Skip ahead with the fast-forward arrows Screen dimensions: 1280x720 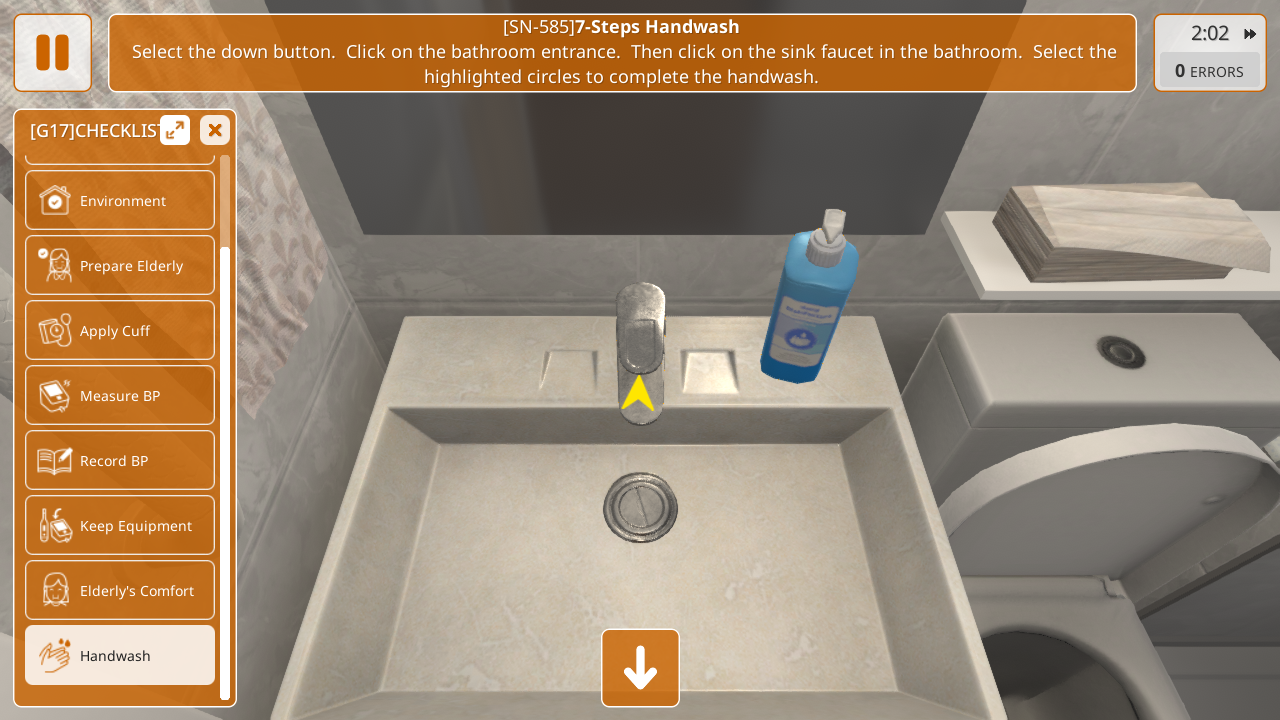pos(1250,34)
